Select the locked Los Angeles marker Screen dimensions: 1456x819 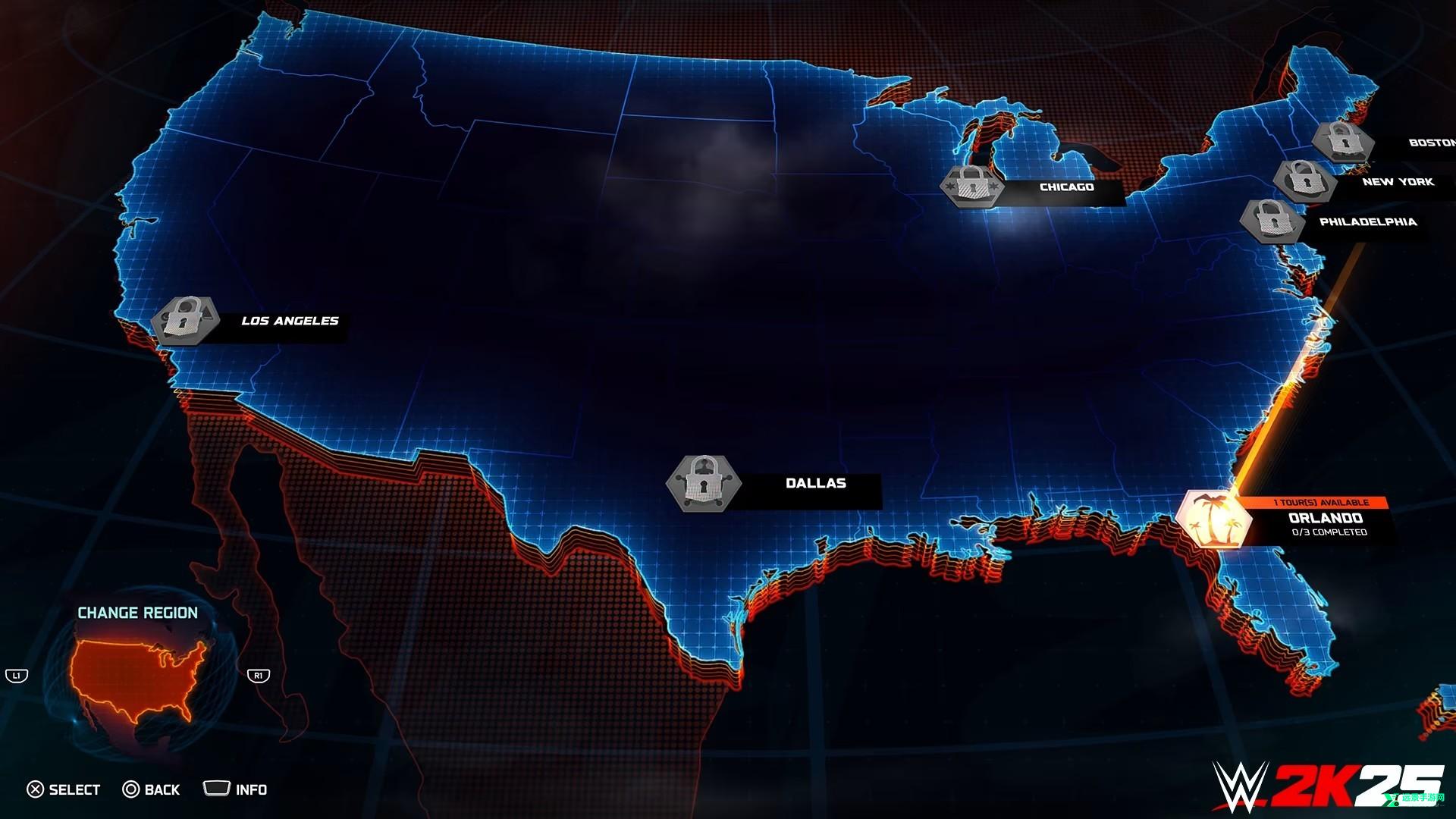point(186,319)
